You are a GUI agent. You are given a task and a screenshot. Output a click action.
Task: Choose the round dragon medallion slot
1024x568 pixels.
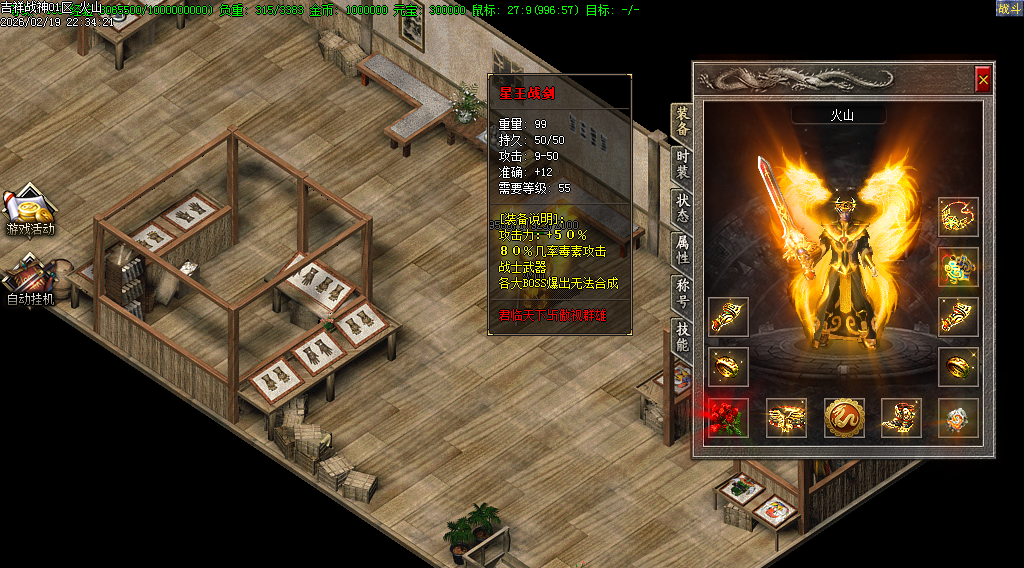[843, 417]
